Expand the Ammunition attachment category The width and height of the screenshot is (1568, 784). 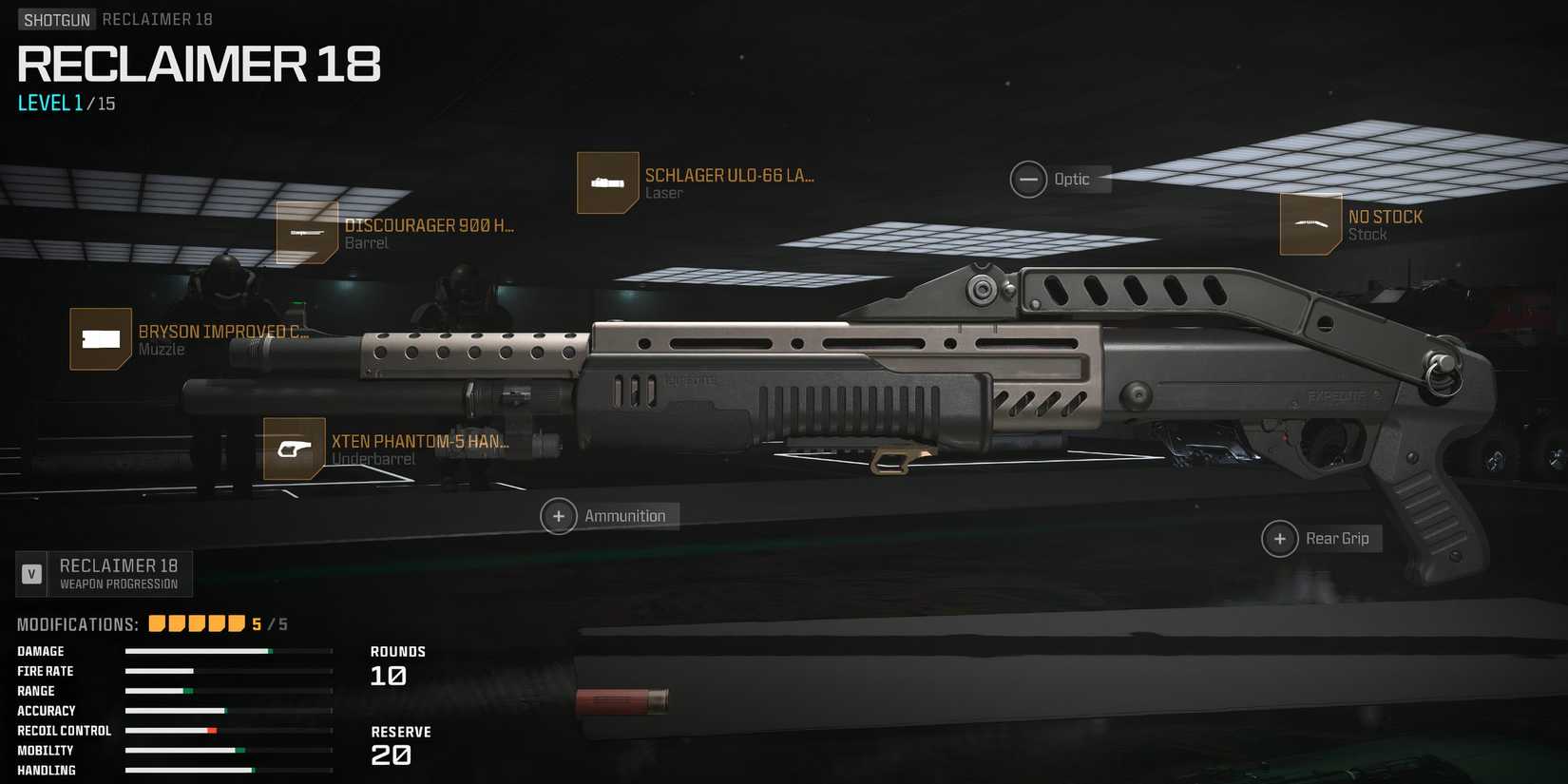pyautogui.click(x=558, y=515)
